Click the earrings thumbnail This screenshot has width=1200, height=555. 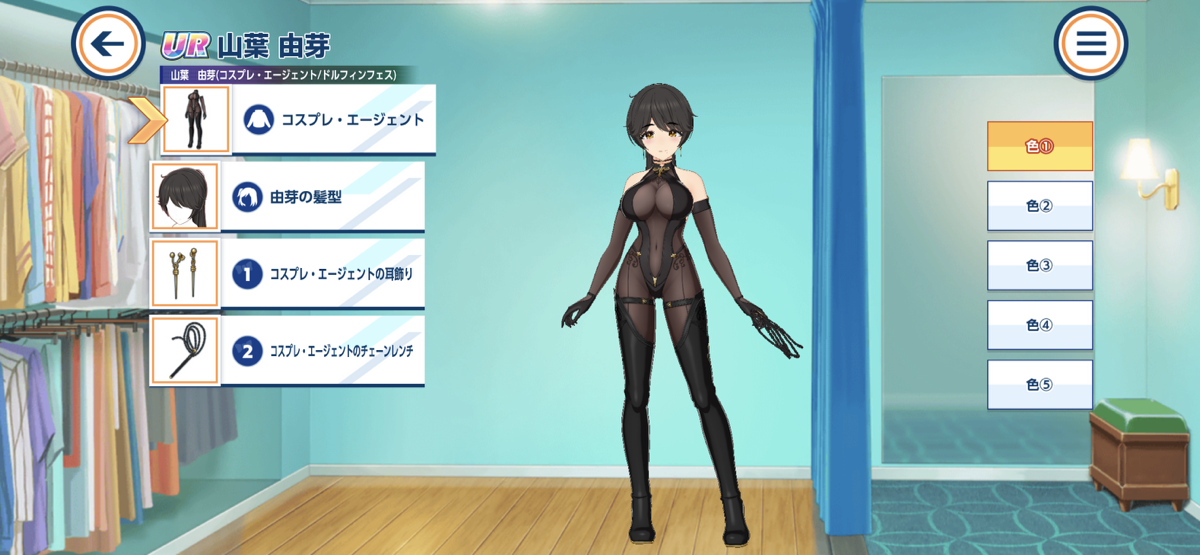(x=185, y=274)
